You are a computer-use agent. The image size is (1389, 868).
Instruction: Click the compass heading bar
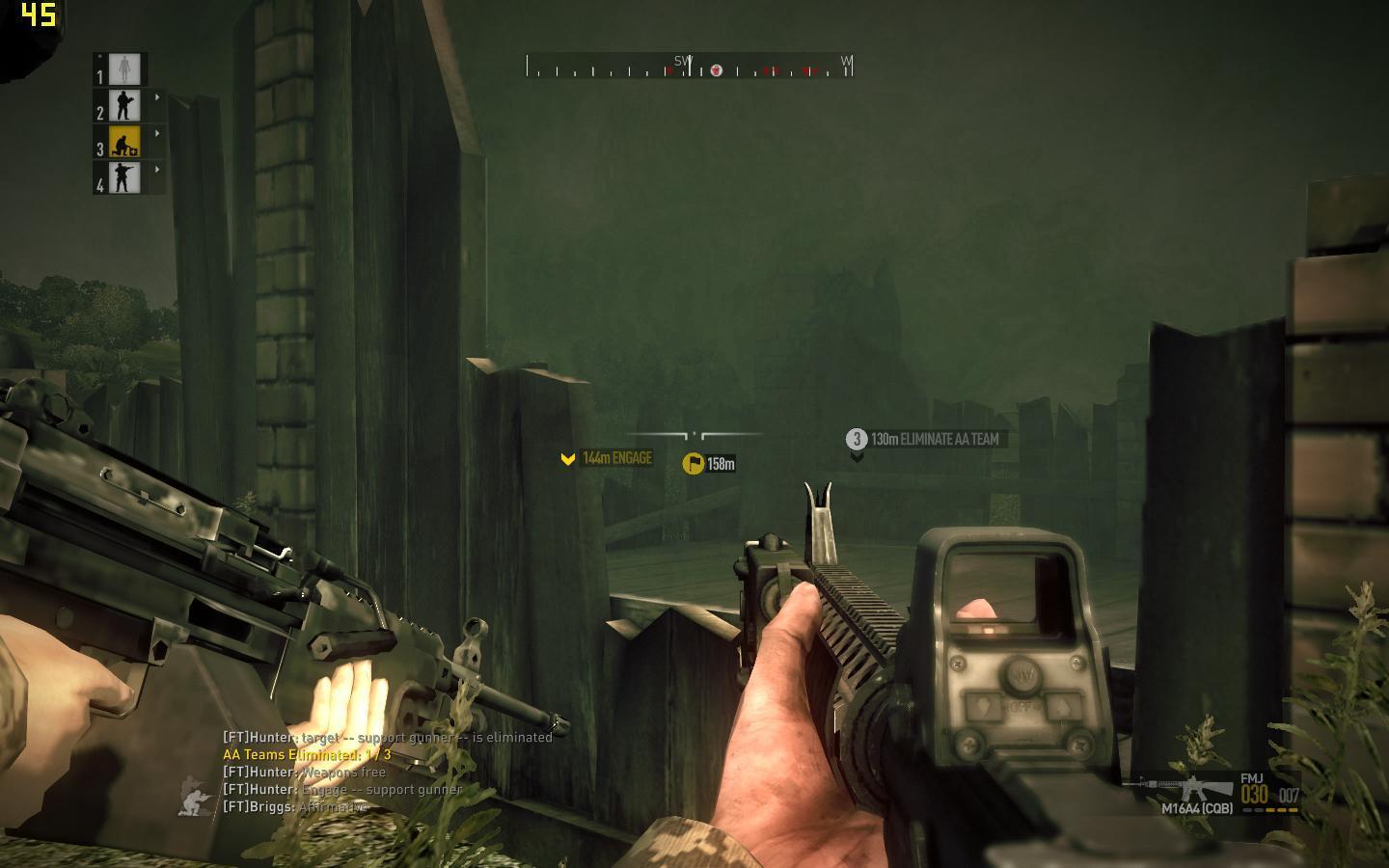click(689, 68)
